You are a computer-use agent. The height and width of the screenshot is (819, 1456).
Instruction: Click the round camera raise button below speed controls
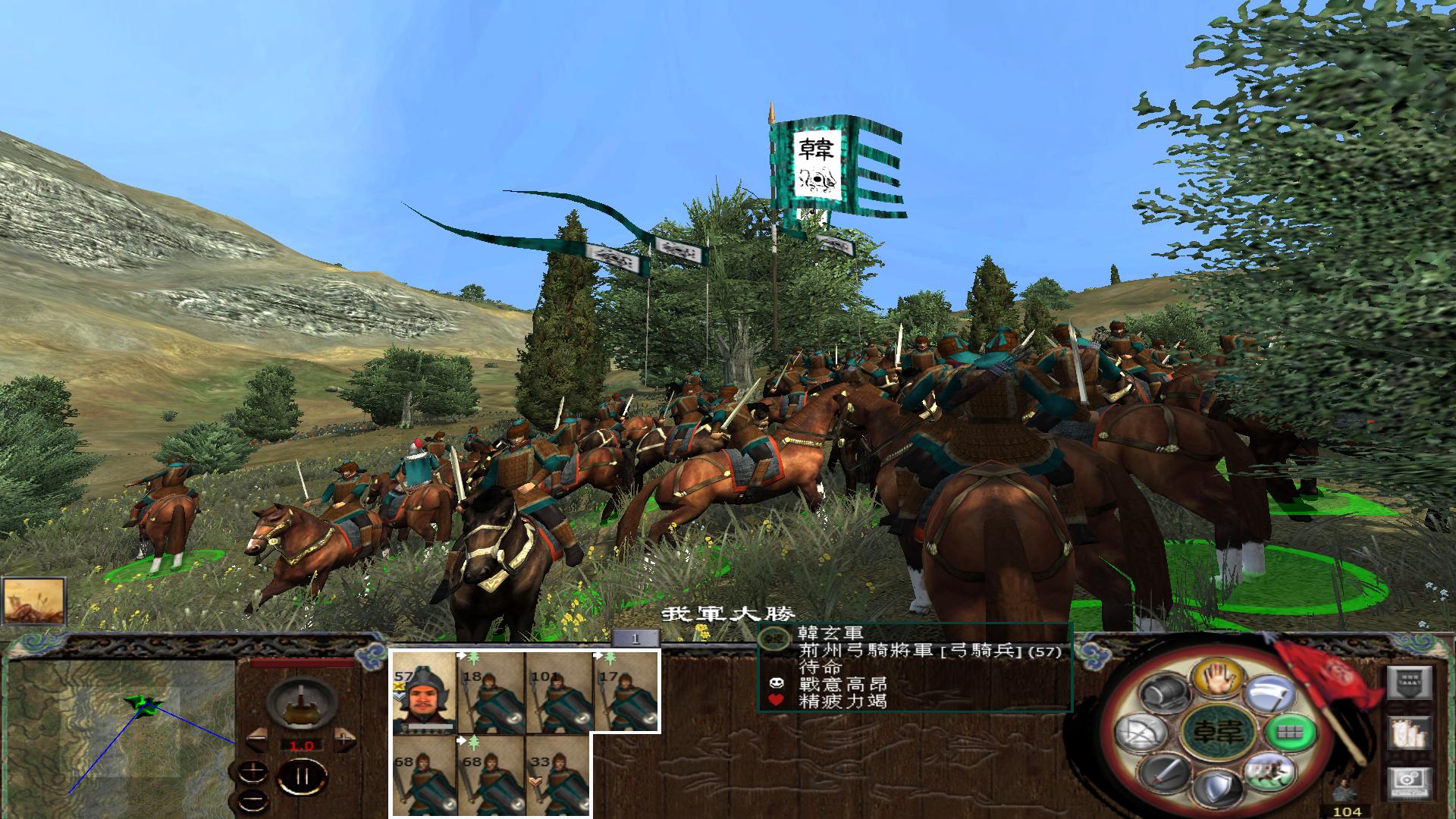coord(253,770)
